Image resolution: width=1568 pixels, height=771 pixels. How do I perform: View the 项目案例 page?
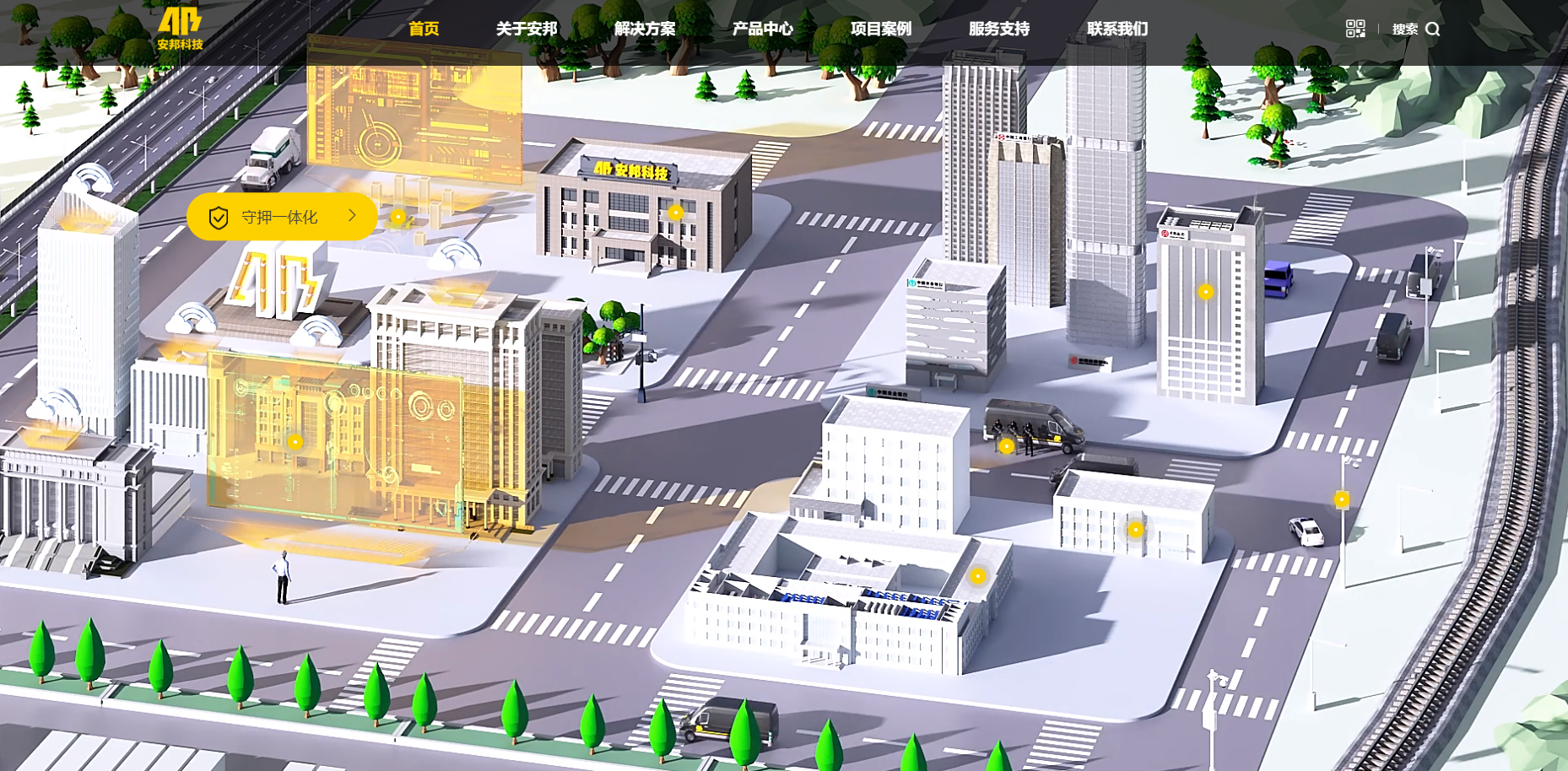(x=881, y=29)
